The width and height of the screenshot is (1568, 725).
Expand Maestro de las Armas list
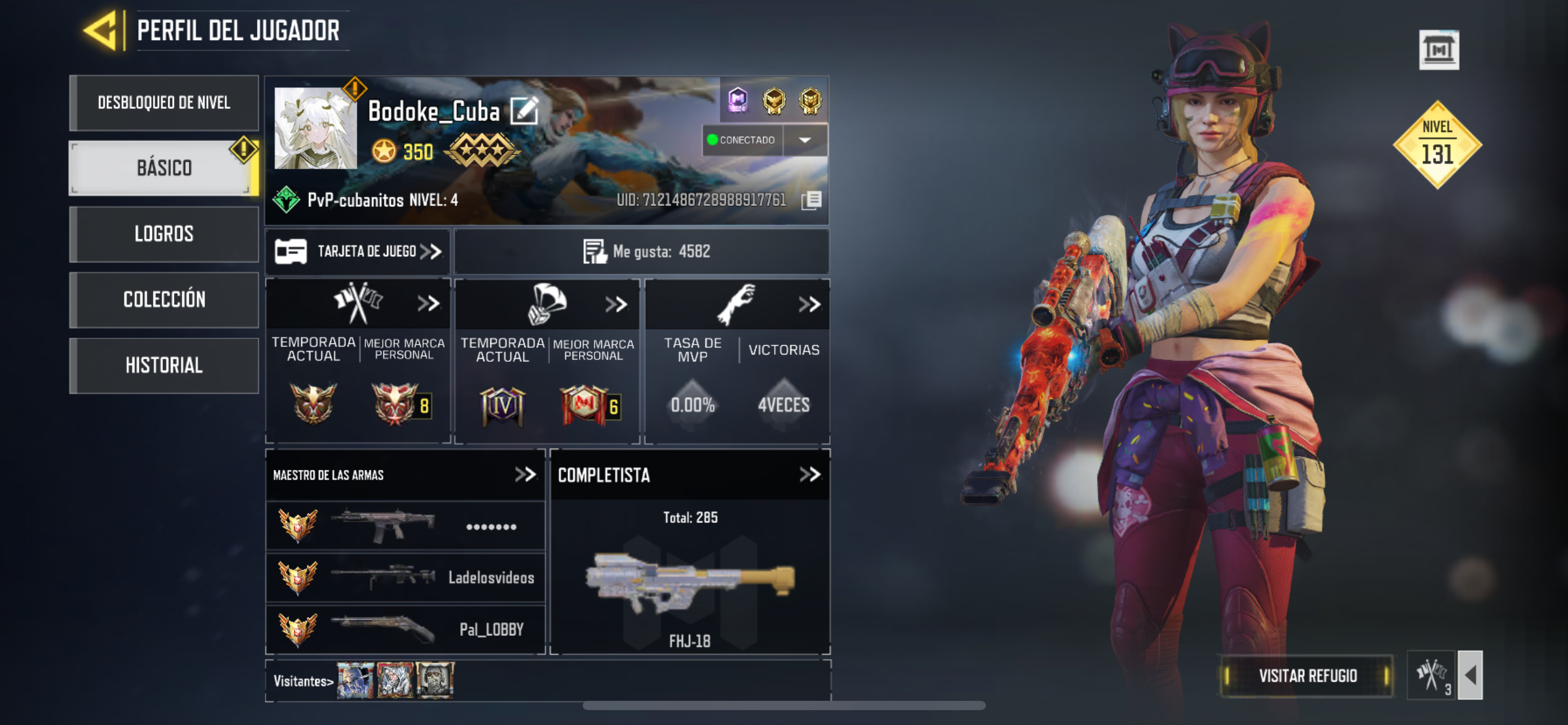click(x=525, y=475)
